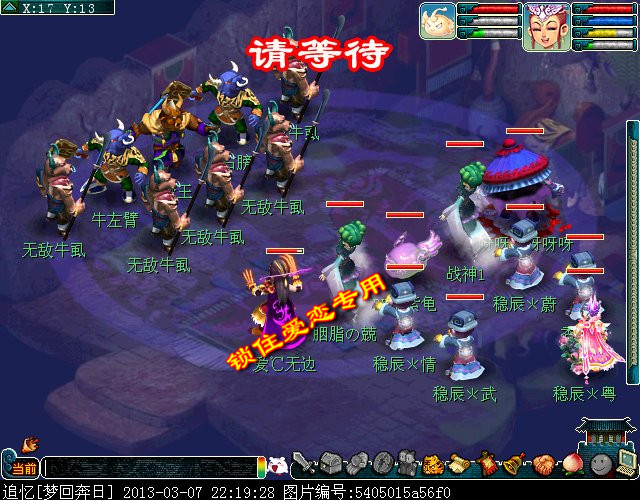Image resolution: width=640 pixels, height=500 pixels.
Task: Click the pagoda building icon
Action: [606, 433]
